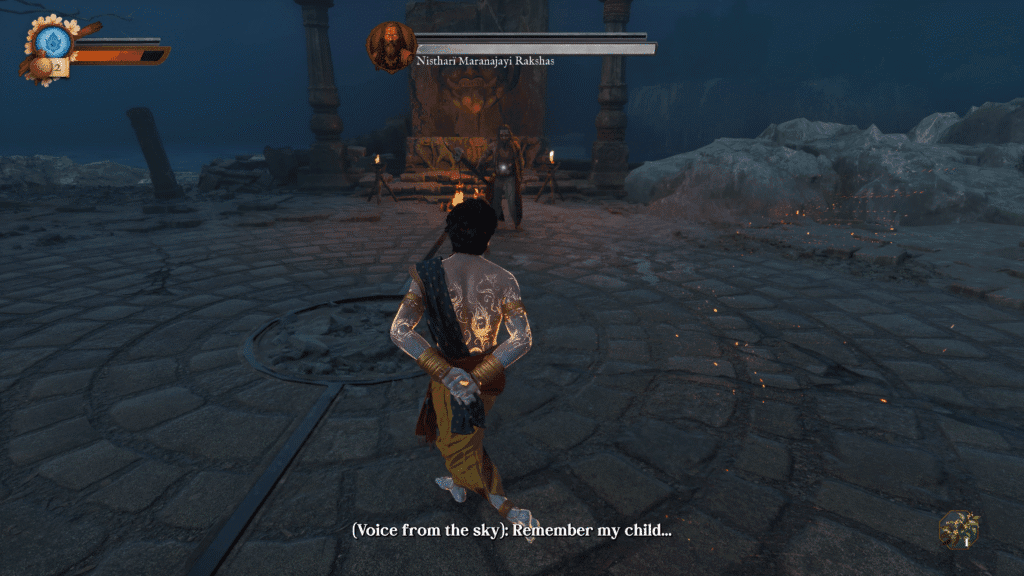The image size is (1024, 576).
Task: Click the blue flame player emblem
Action: pyautogui.click(x=53, y=41)
